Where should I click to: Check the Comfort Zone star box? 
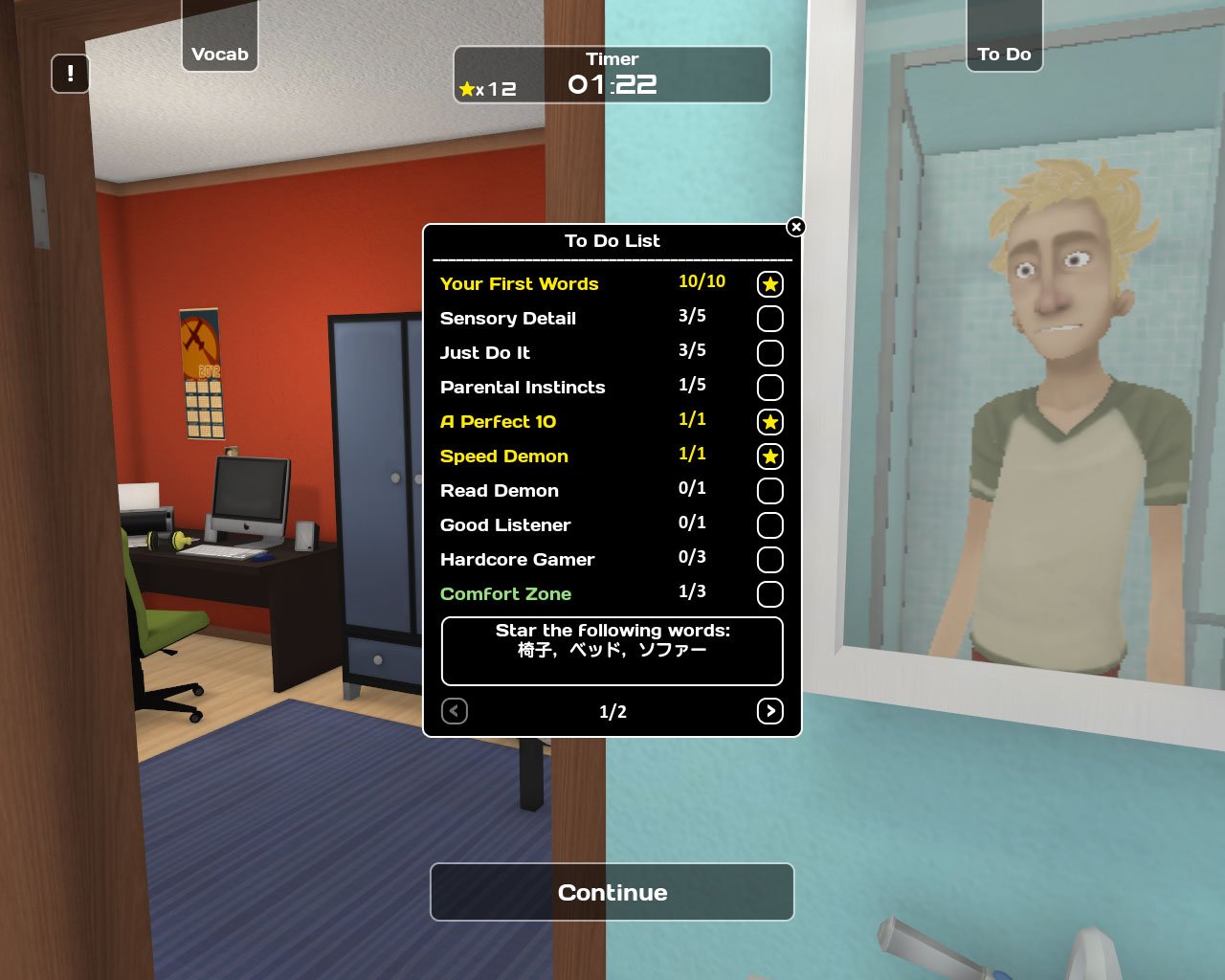coord(769,594)
